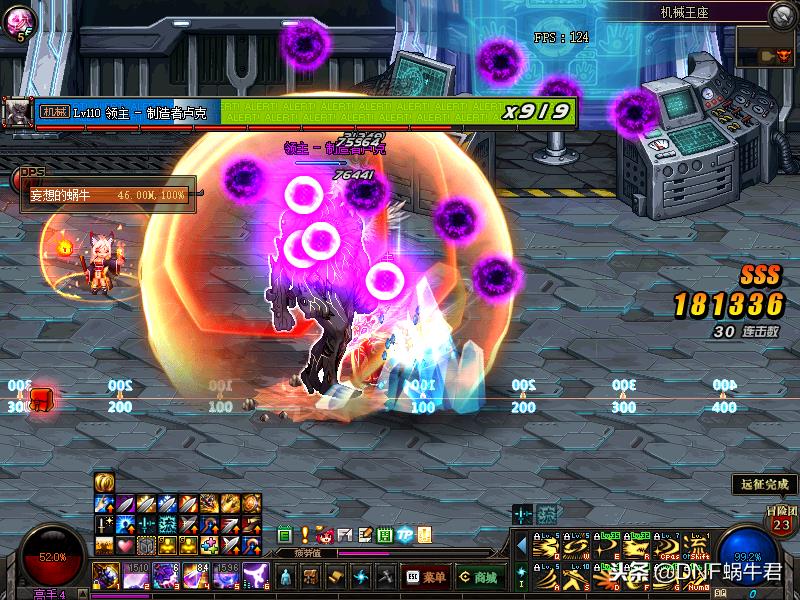Select the golden pumpkin buff icon
The image size is (800, 600).
click(x=103, y=482)
